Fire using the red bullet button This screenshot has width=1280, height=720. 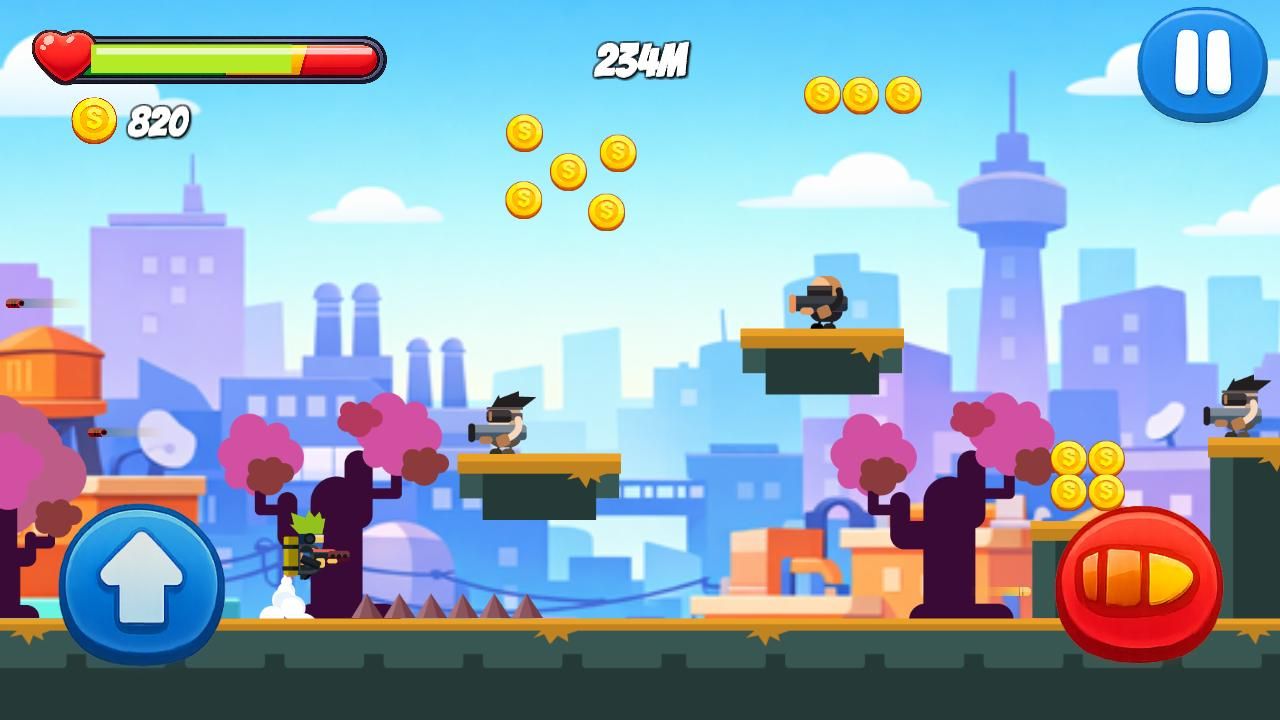(x=1138, y=583)
